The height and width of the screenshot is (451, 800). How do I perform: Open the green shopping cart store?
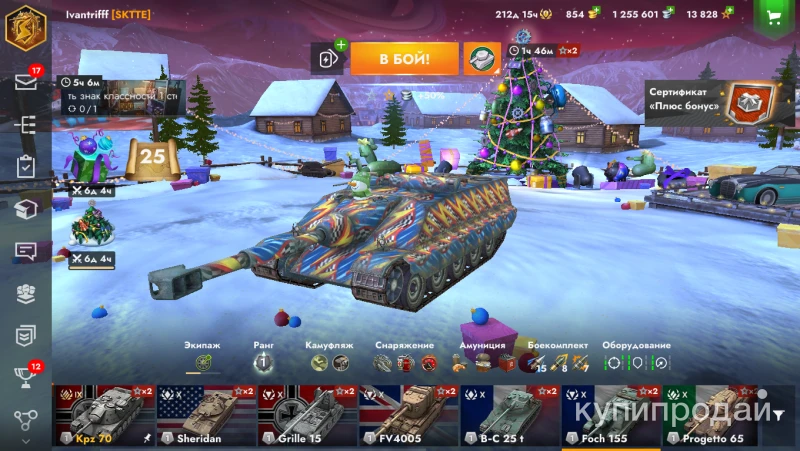[773, 16]
